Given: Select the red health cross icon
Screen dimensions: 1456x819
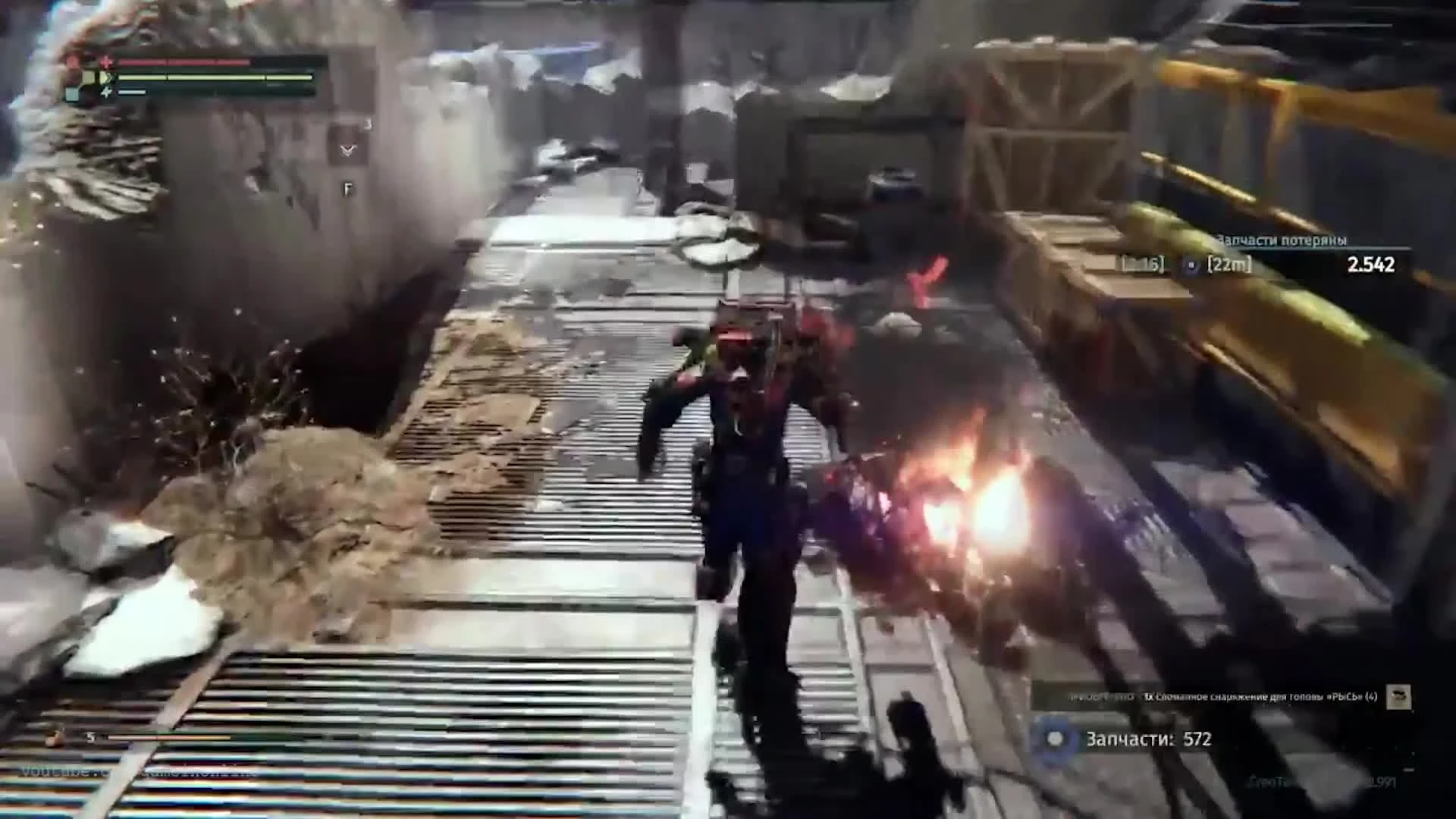Looking at the screenshot, I should coord(107,63).
